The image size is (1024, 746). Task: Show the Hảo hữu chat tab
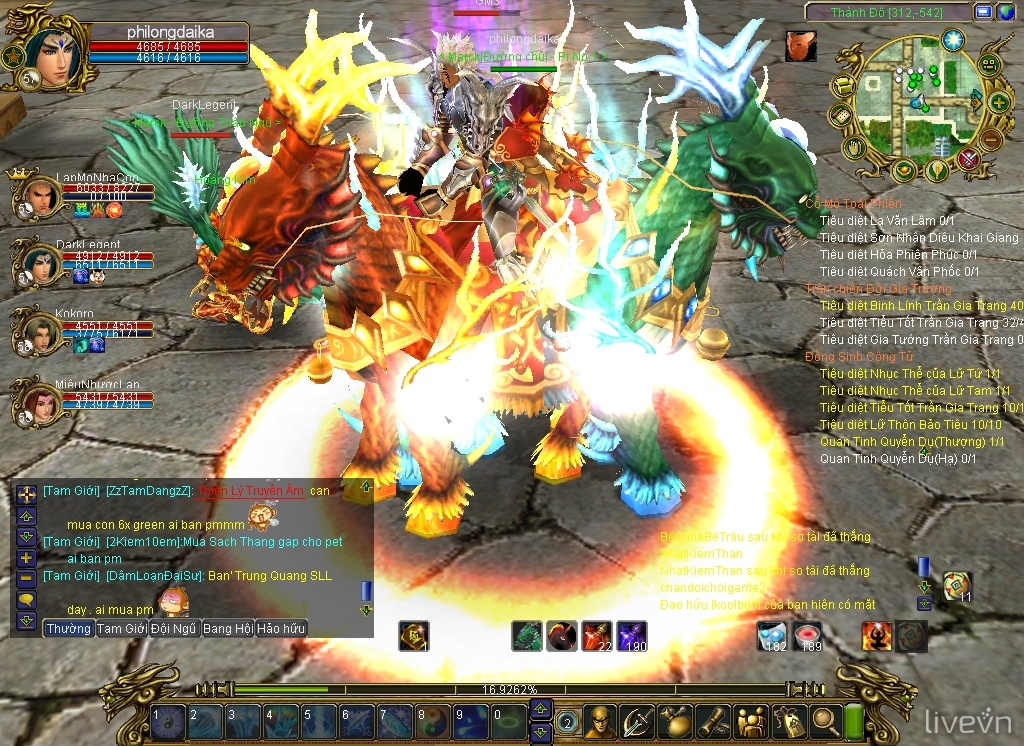coord(281,629)
